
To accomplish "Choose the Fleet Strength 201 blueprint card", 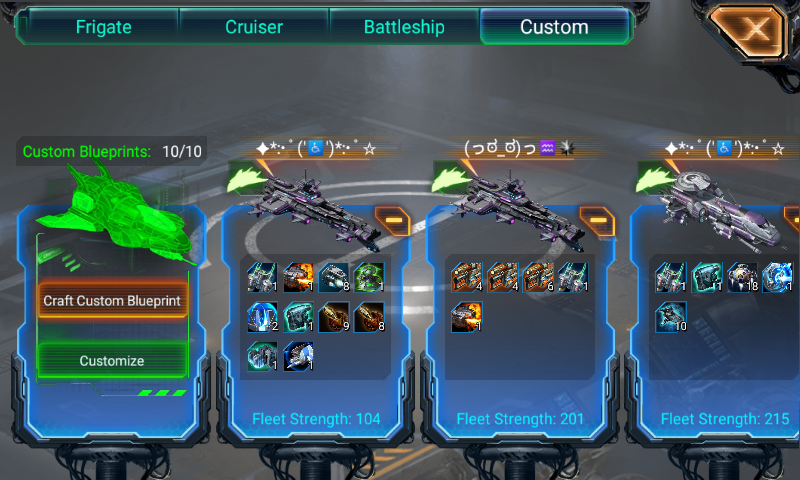I will pyautogui.click(x=519, y=330).
